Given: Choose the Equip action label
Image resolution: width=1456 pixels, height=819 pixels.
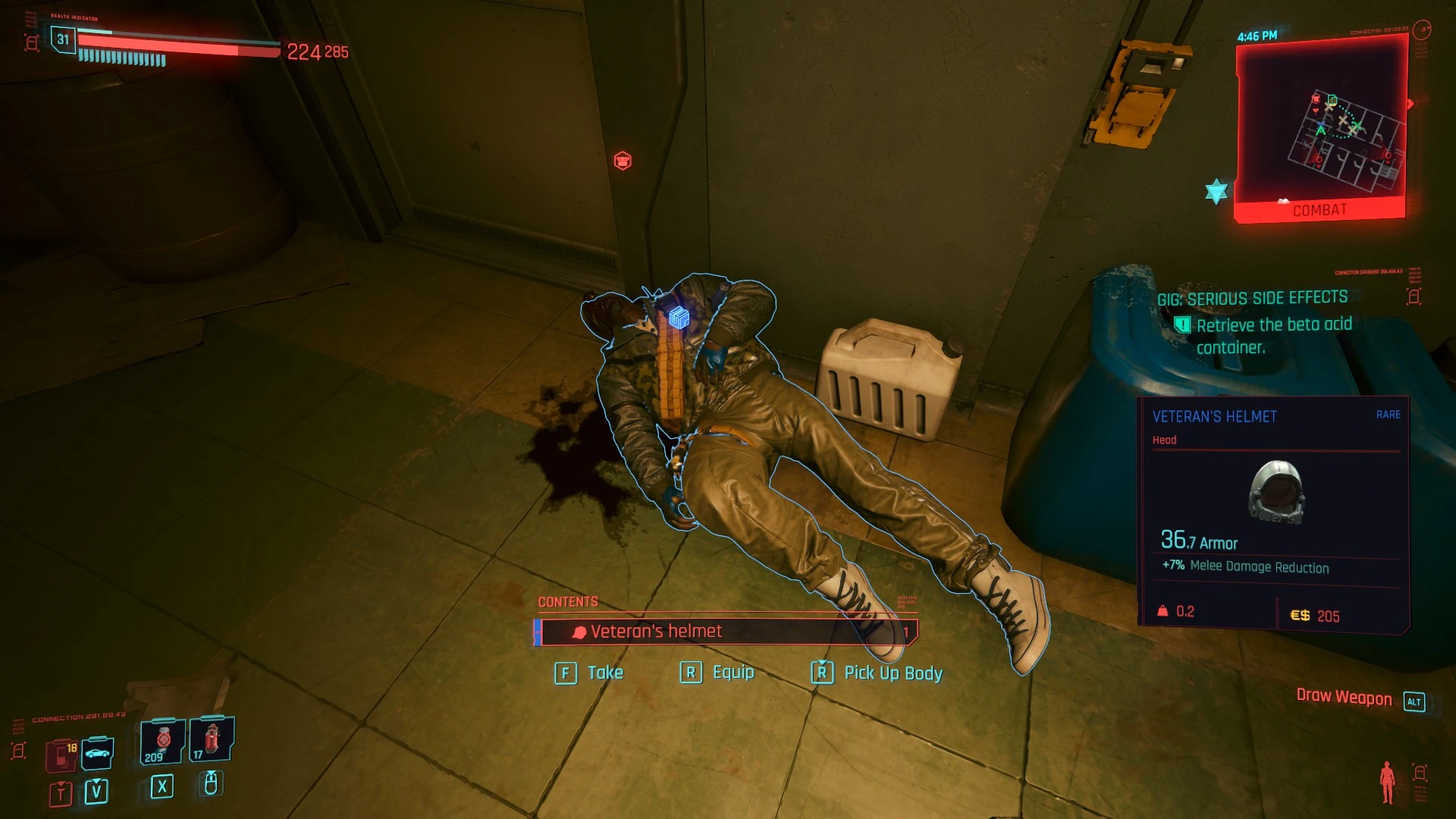Looking at the screenshot, I should [733, 673].
